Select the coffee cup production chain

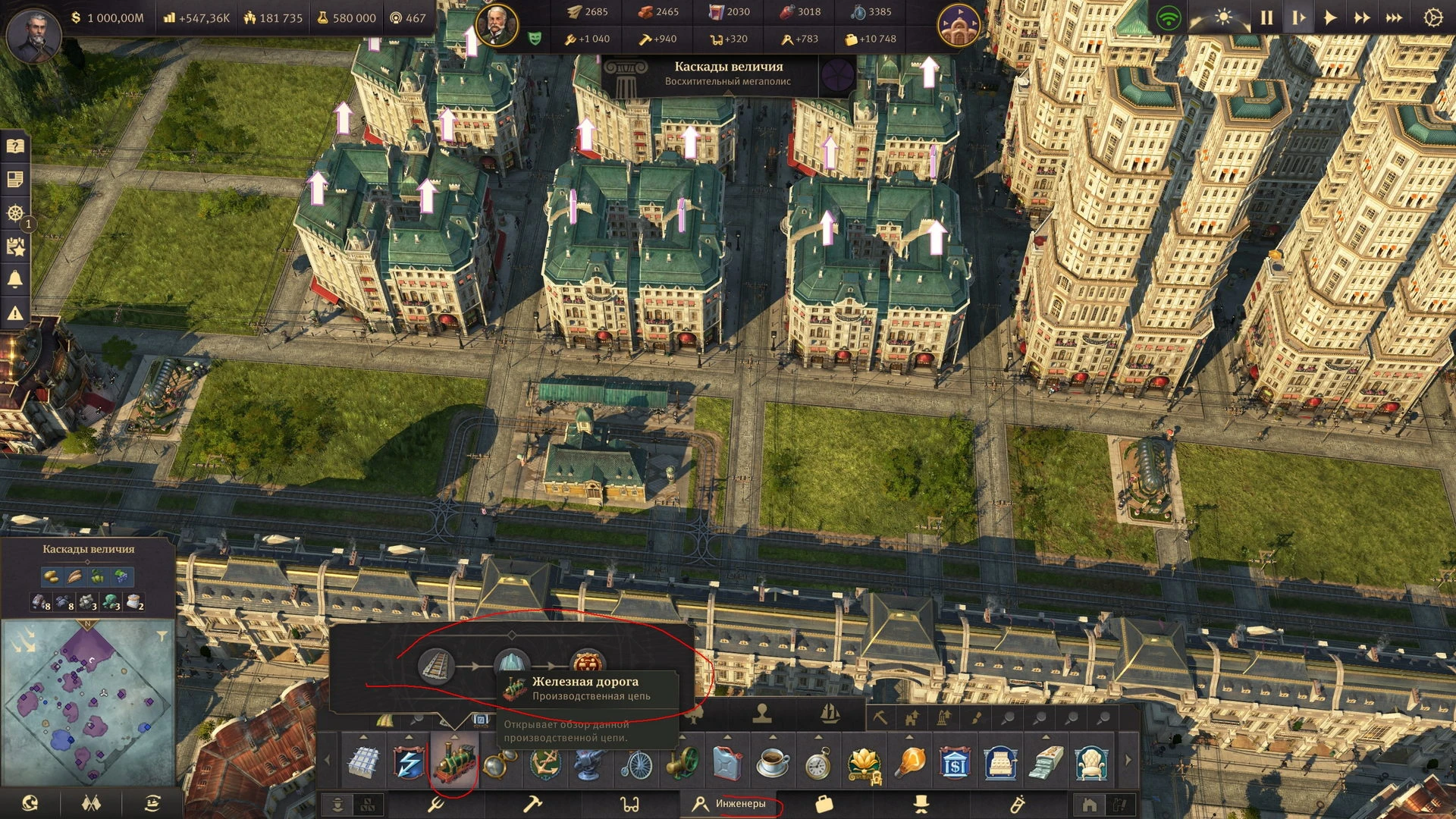[773, 762]
